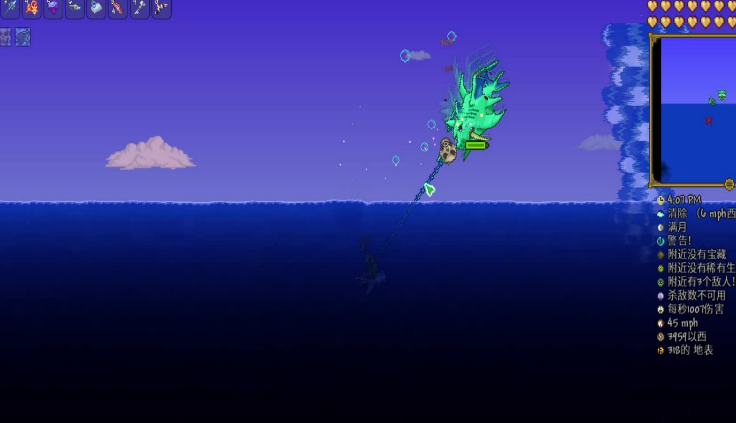Screen dimensions: 736x423
Task: Select the red sword hotbar slot
Action: pyautogui.click(x=118, y=8)
